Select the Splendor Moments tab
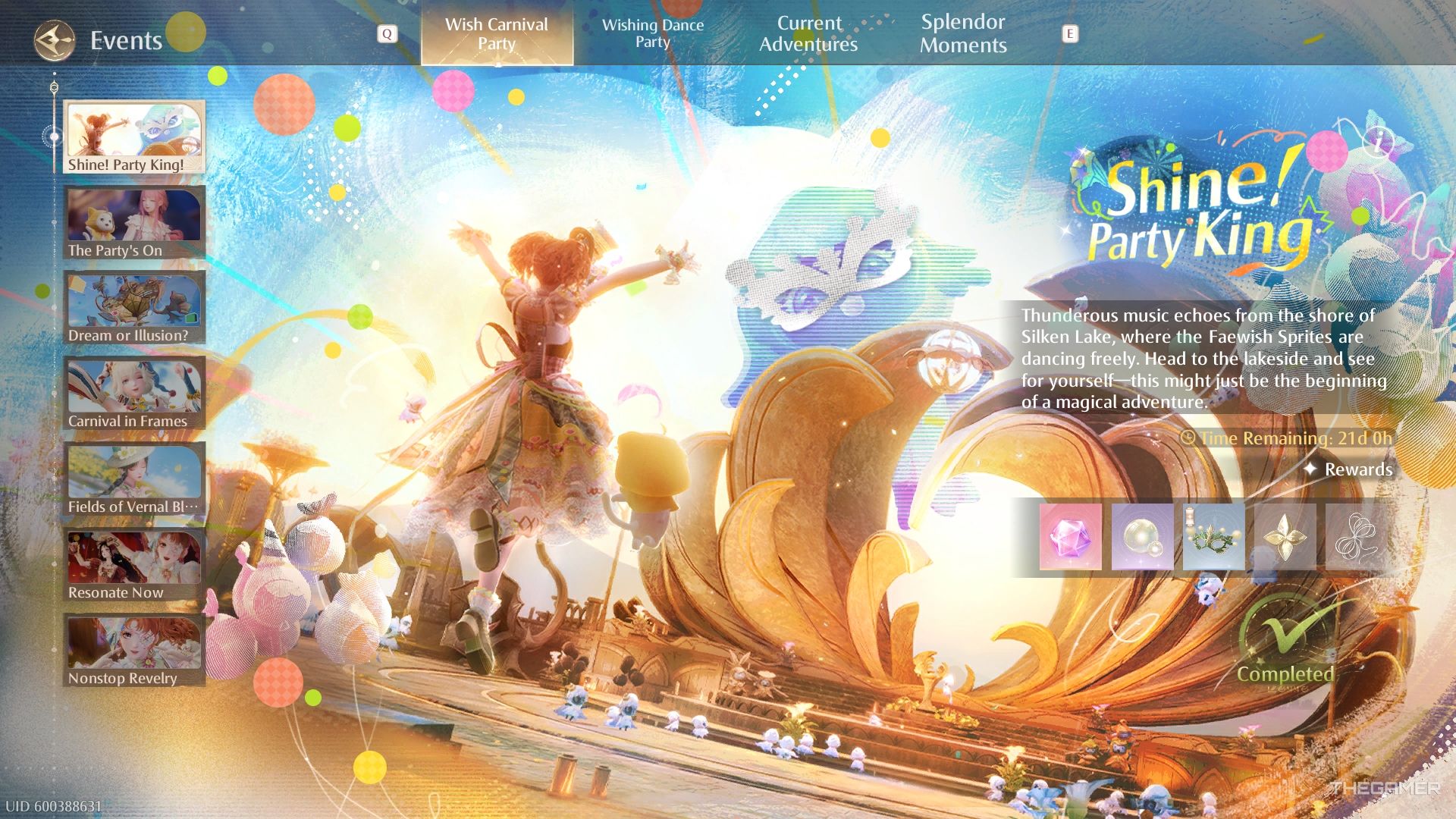The height and width of the screenshot is (819, 1456). point(964,34)
